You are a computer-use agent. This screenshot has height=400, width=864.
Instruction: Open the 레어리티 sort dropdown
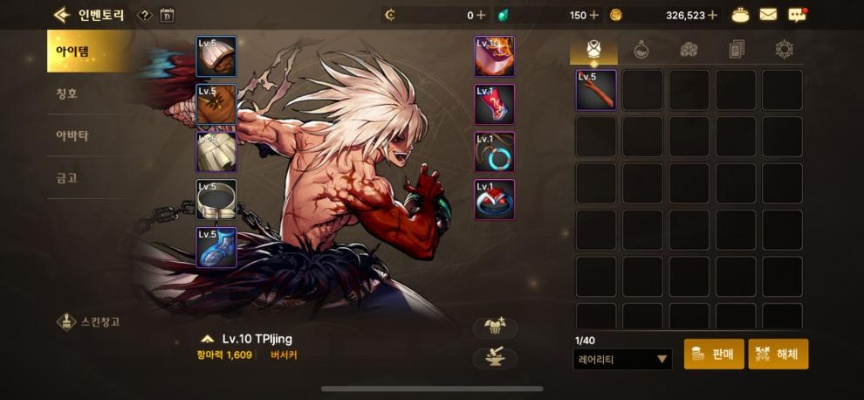point(623,359)
